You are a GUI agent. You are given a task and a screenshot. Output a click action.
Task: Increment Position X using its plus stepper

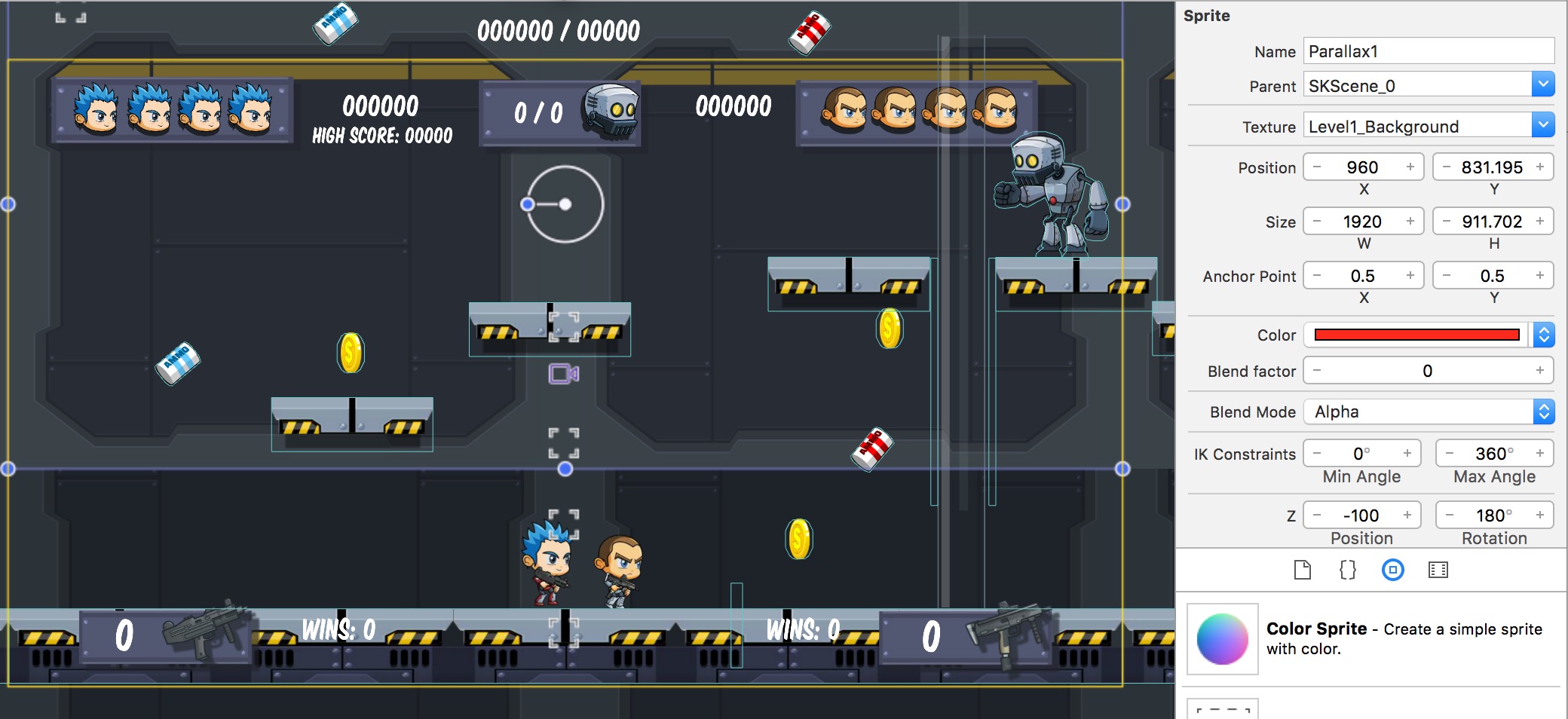tap(1410, 167)
